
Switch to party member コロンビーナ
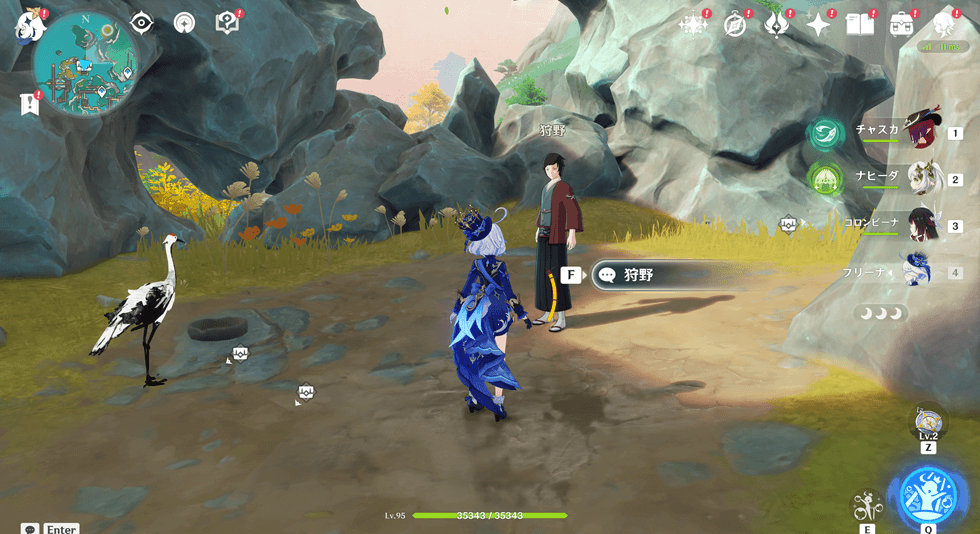tap(920, 225)
